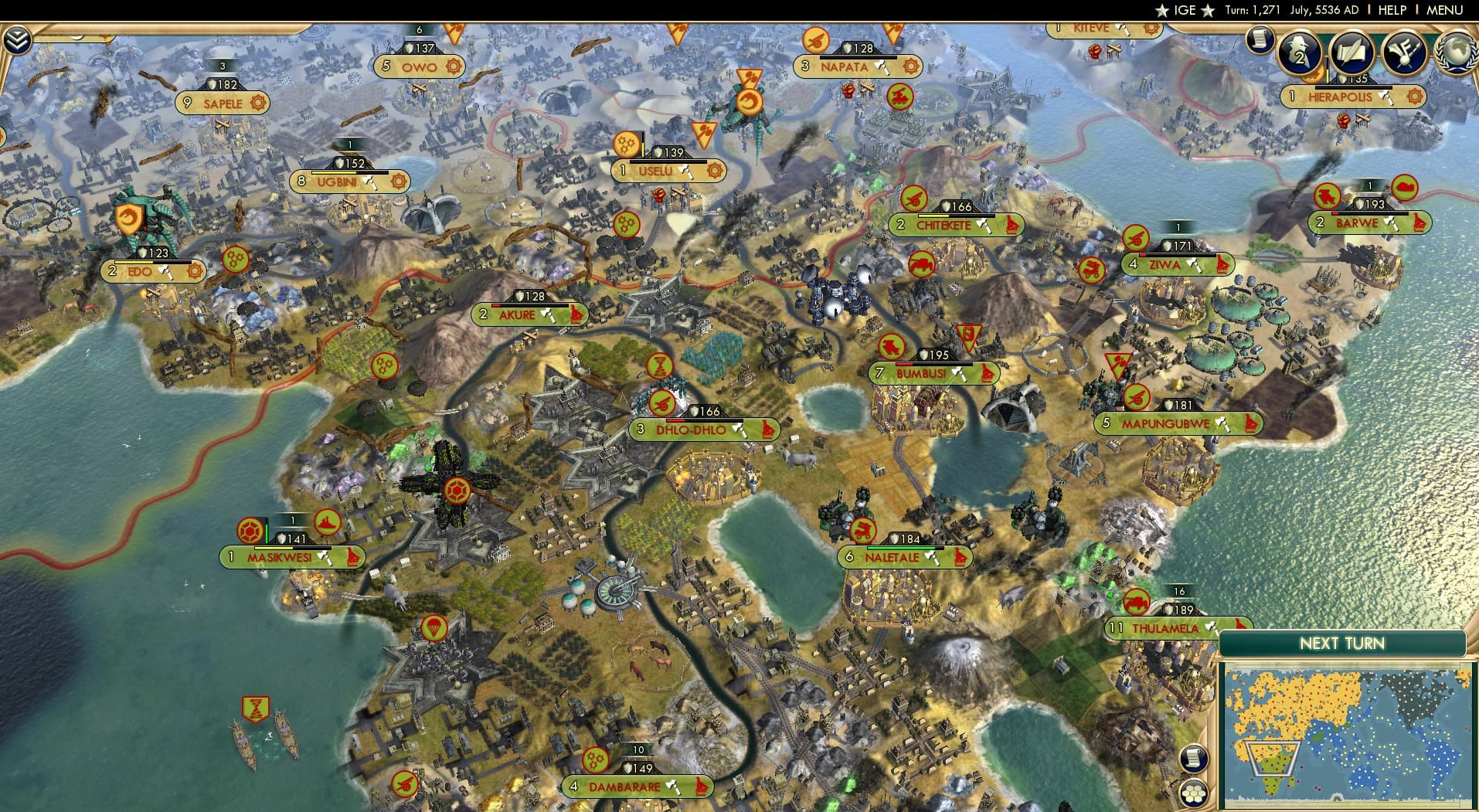Image resolution: width=1479 pixels, height=812 pixels.
Task: Open the Social Policies scroll-and-quill icon
Action: click(x=1351, y=52)
